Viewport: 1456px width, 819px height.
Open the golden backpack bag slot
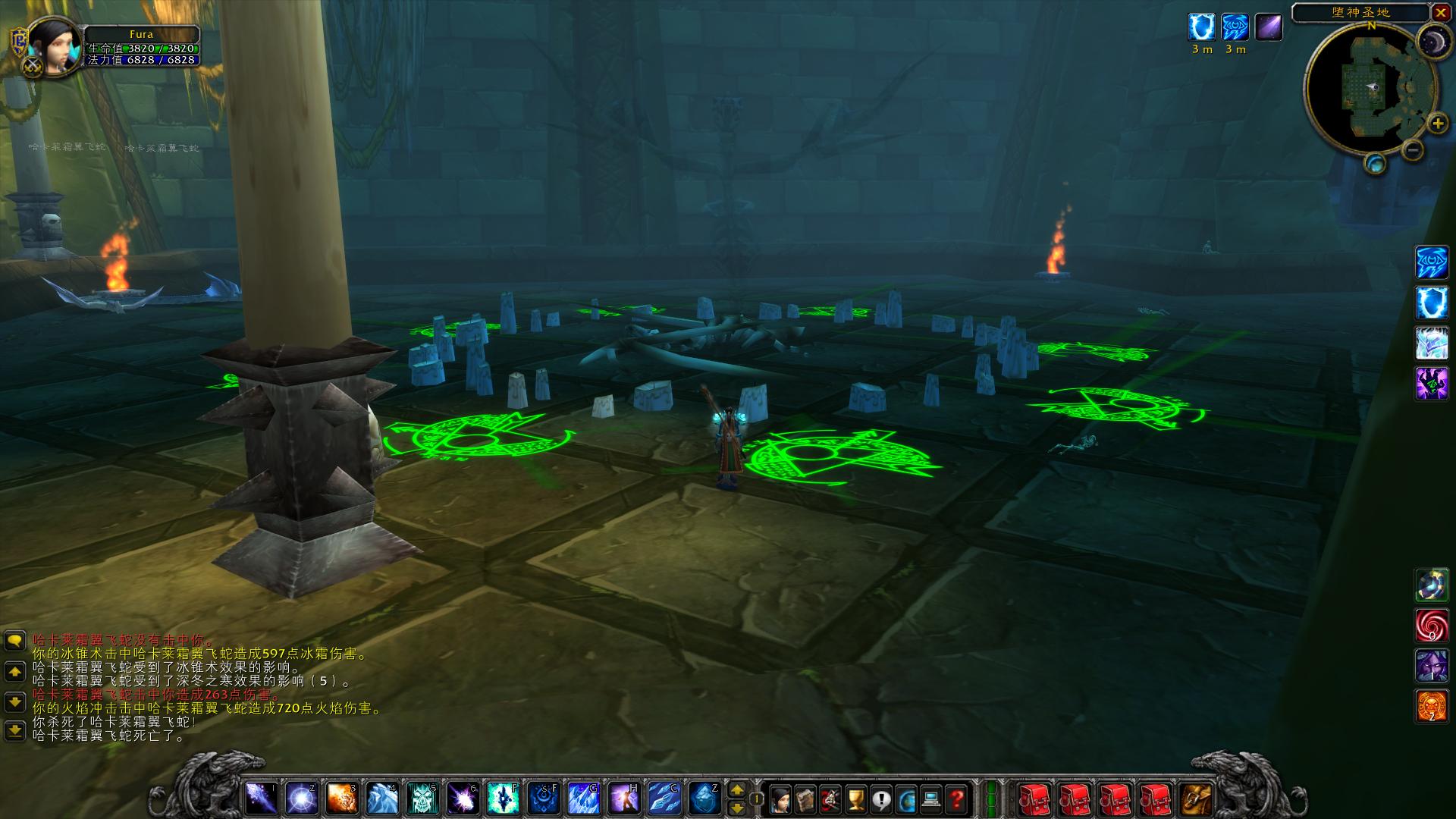click(1196, 798)
